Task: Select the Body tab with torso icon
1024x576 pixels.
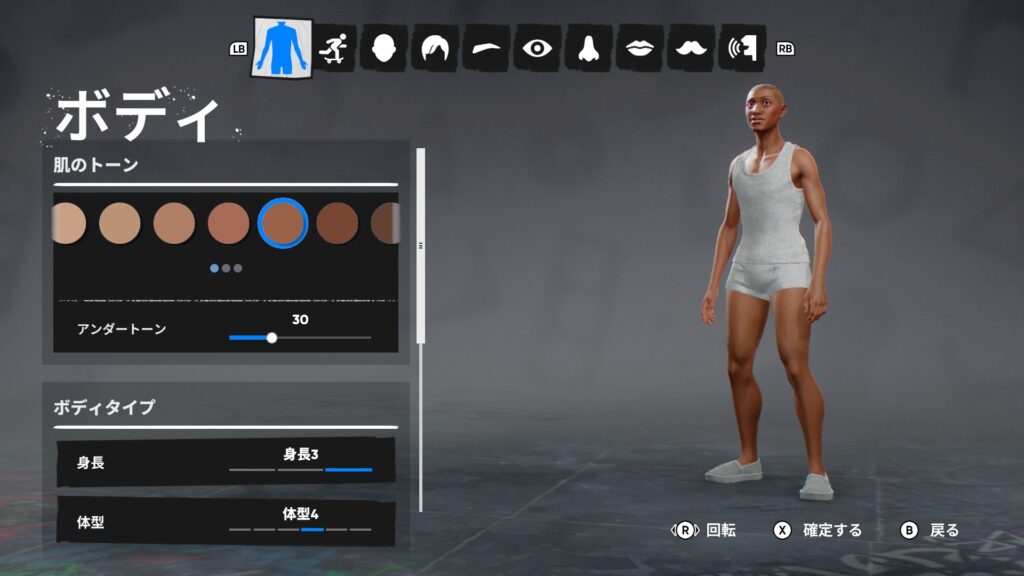Action: [x=282, y=47]
